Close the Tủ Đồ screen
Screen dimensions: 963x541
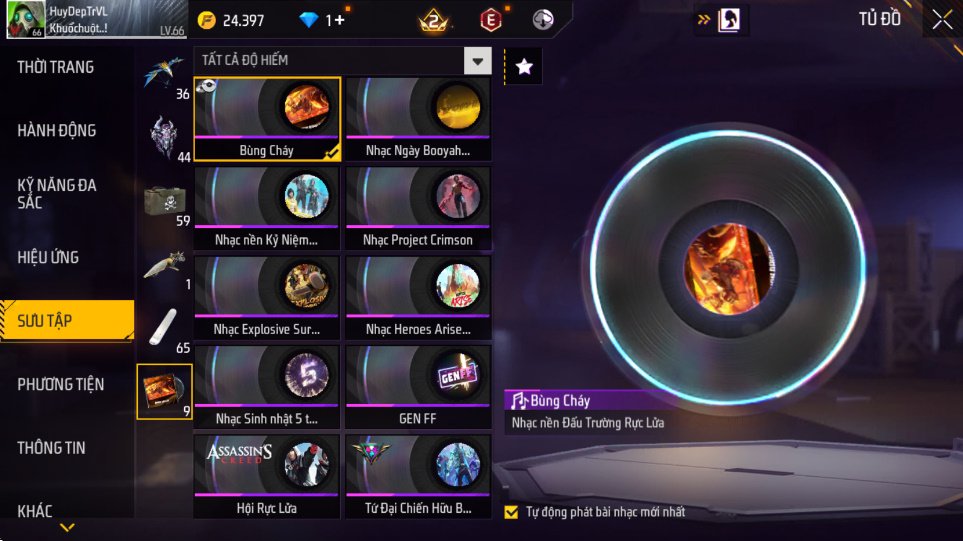942,20
